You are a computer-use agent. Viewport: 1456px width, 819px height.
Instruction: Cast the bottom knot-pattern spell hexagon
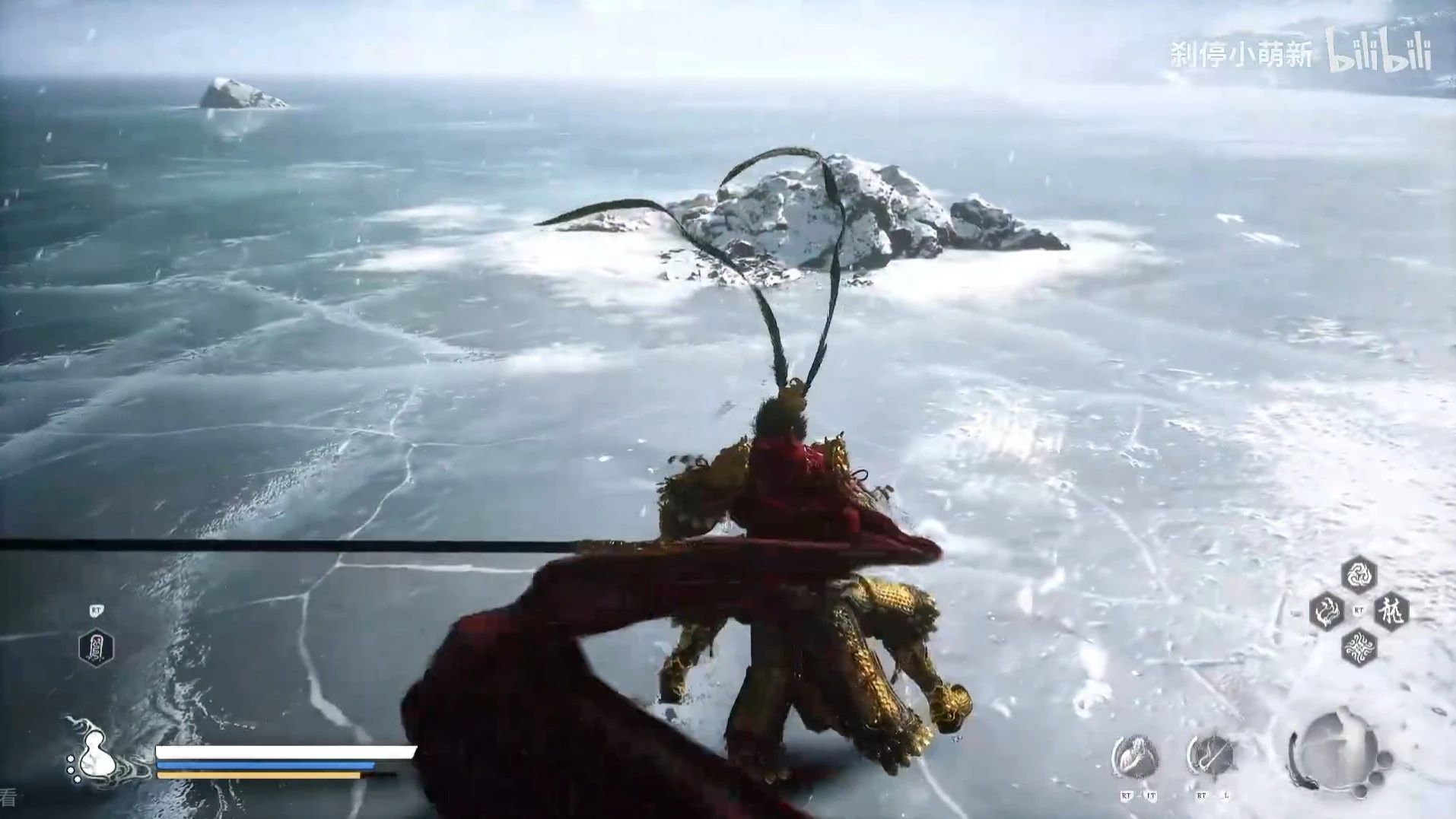(x=1359, y=648)
